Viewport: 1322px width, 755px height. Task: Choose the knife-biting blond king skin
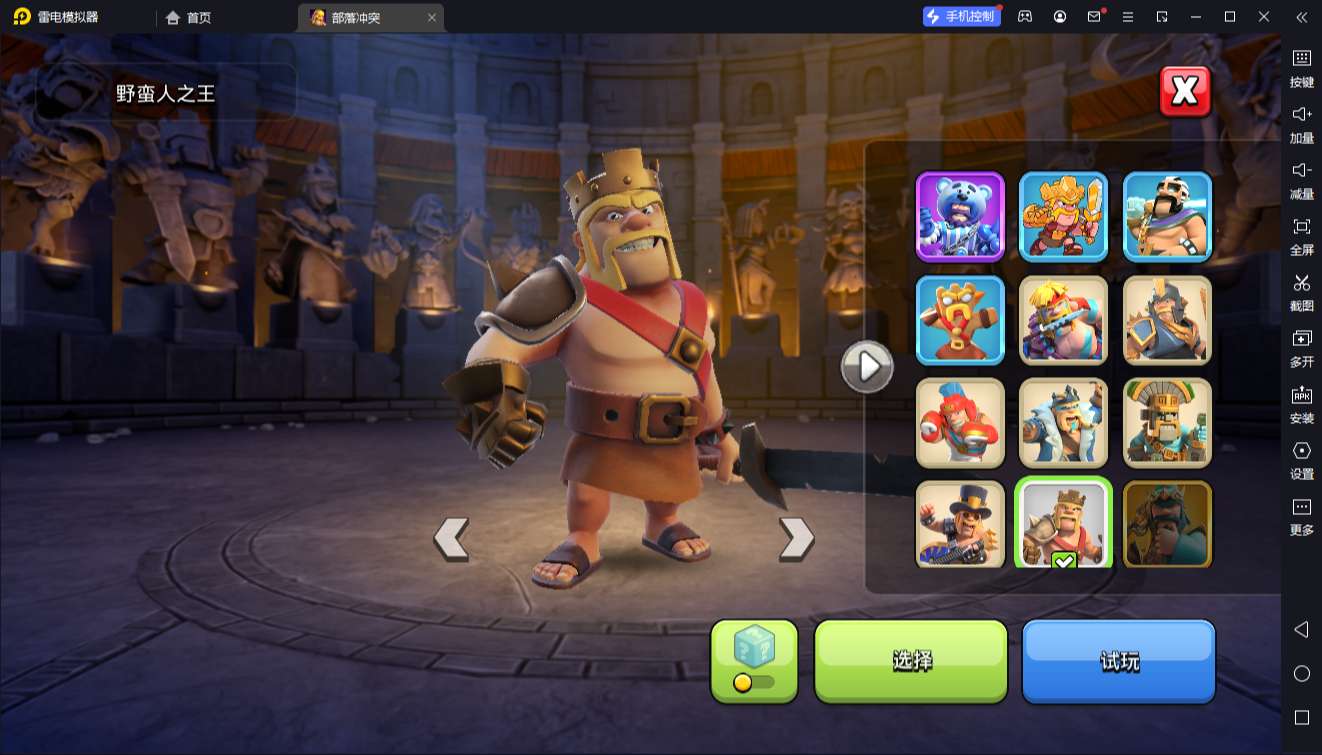pyautogui.click(x=1063, y=319)
